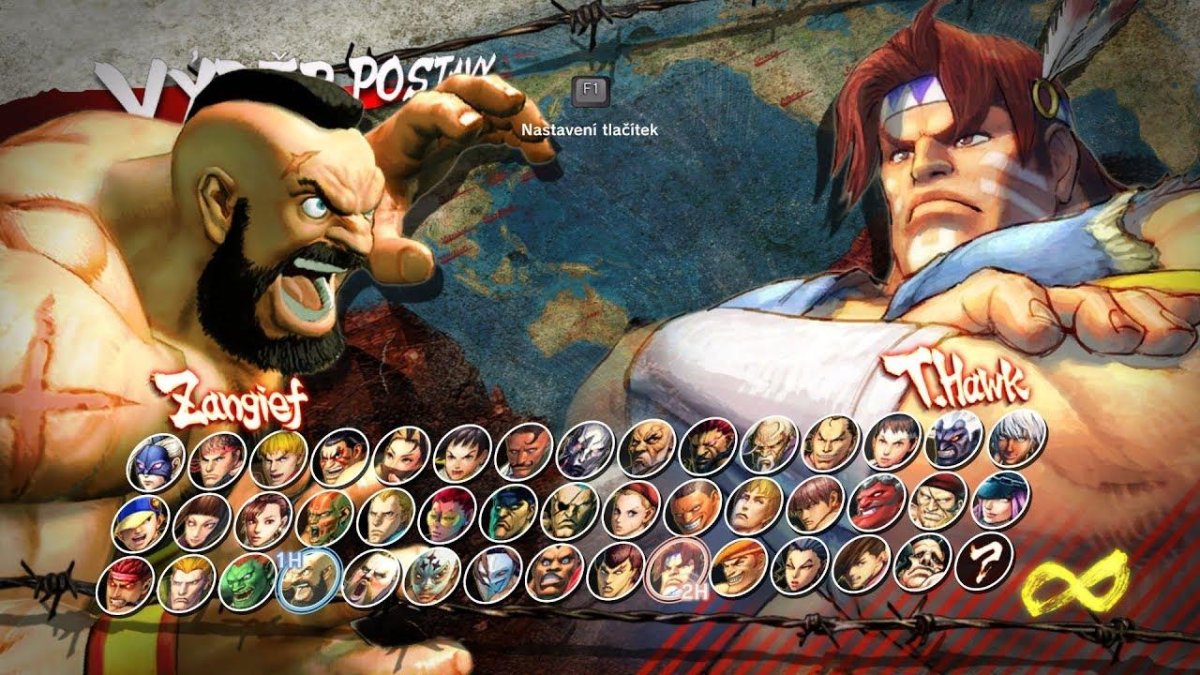Choose Ken from the roster

pyautogui.click(x=278, y=457)
